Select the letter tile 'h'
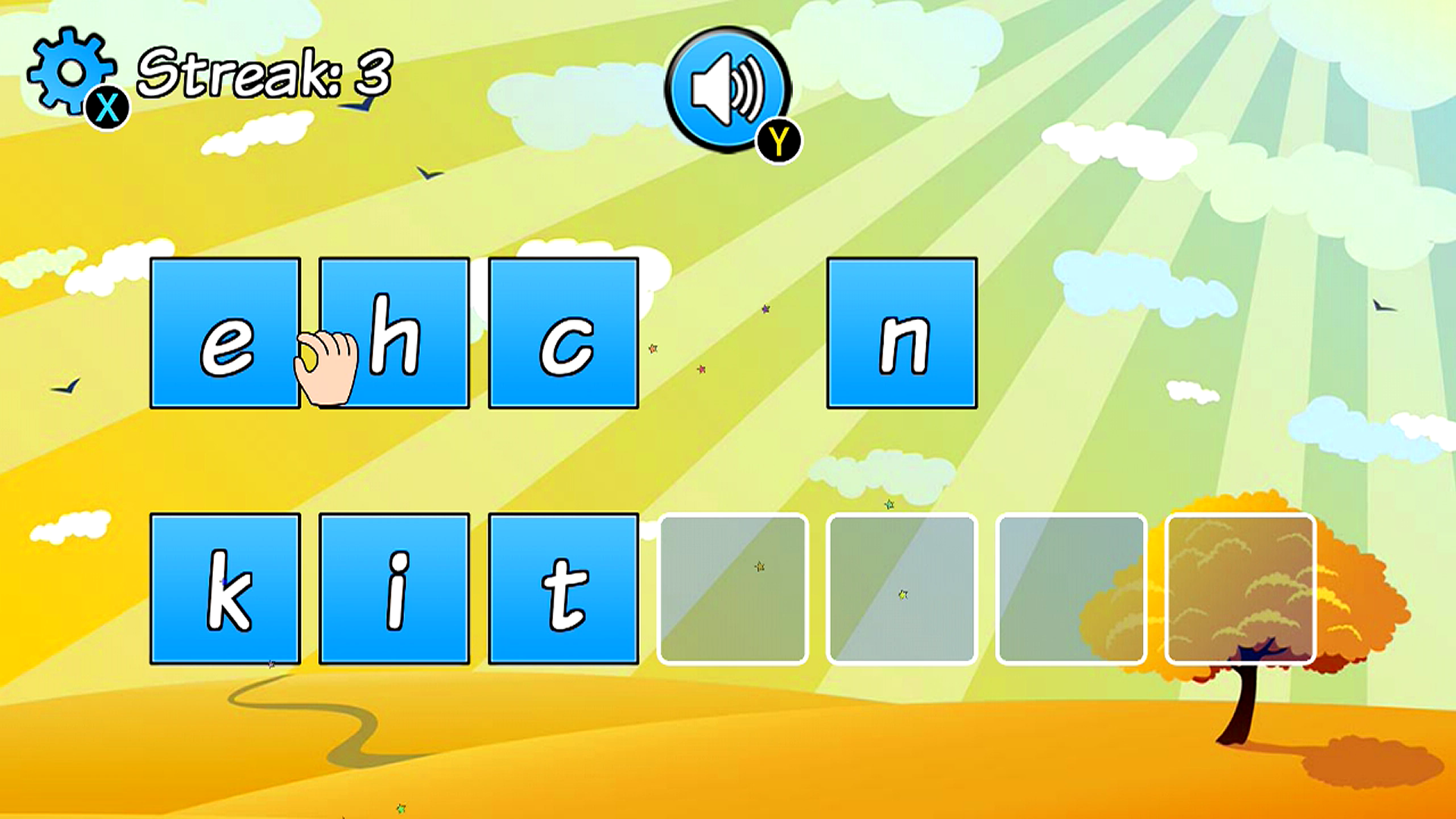1456x819 pixels. pyautogui.click(x=394, y=334)
